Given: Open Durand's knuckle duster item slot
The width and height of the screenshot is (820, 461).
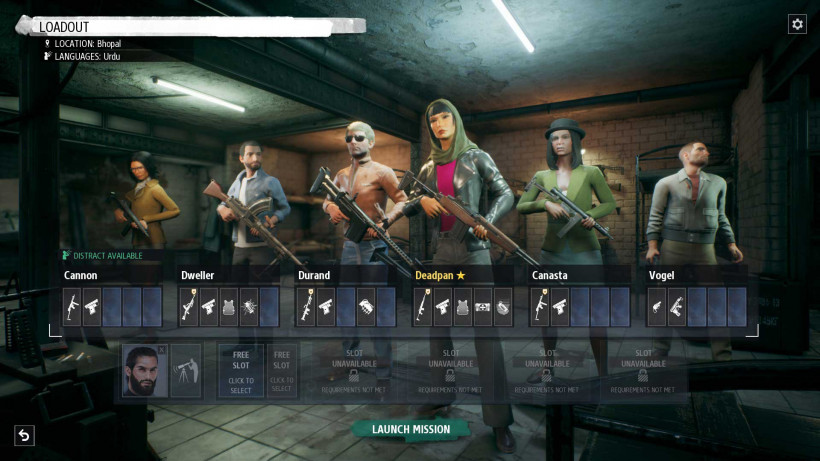Looking at the screenshot, I should [x=366, y=307].
